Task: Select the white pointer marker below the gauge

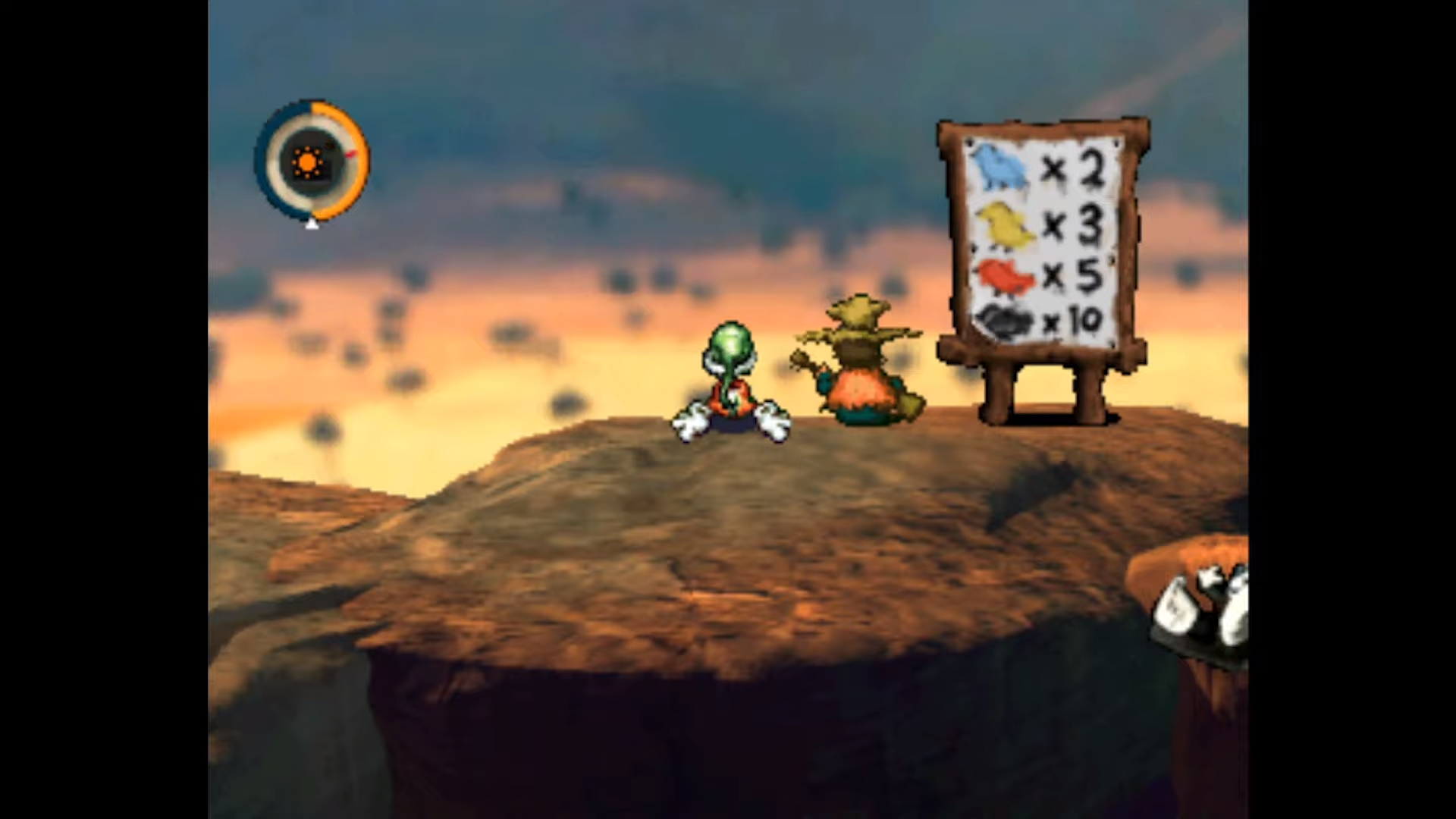Action: [312, 225]
